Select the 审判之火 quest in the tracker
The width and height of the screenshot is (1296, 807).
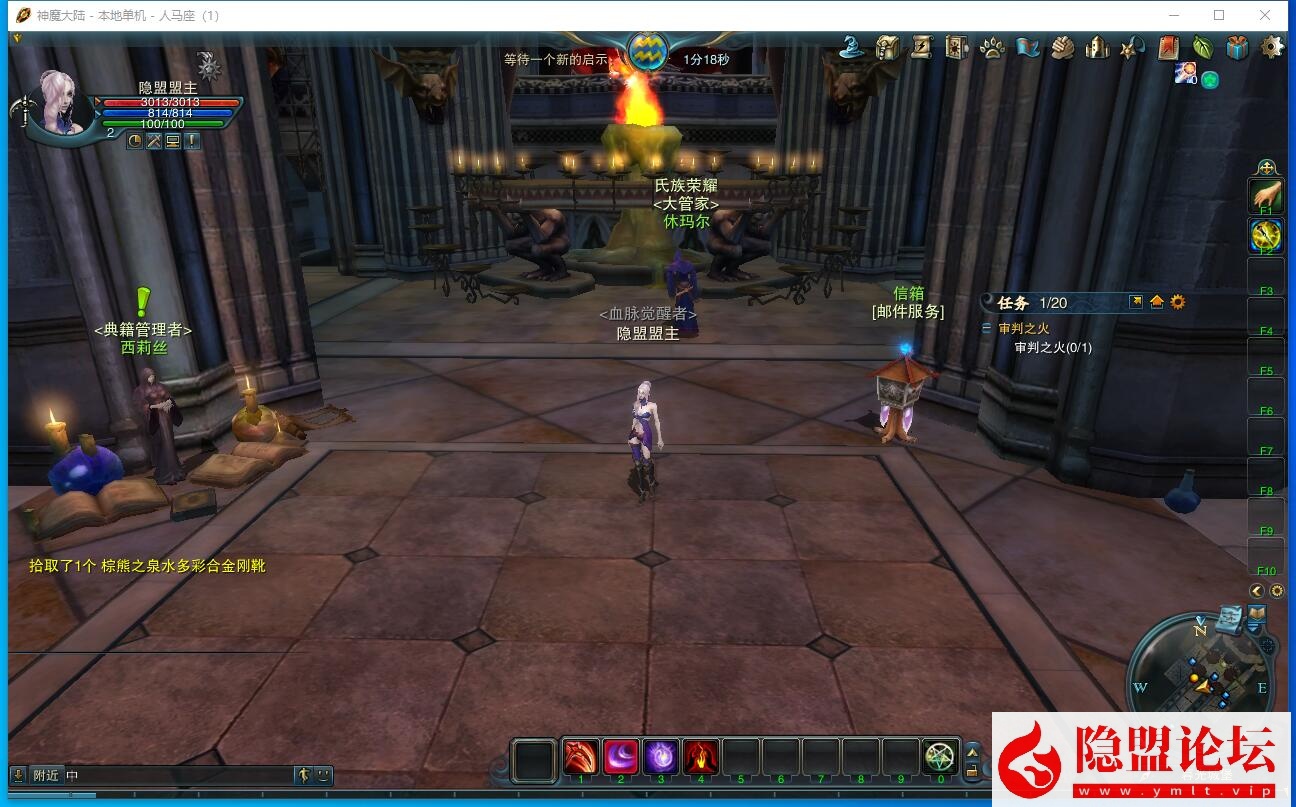coord(1024,328)
